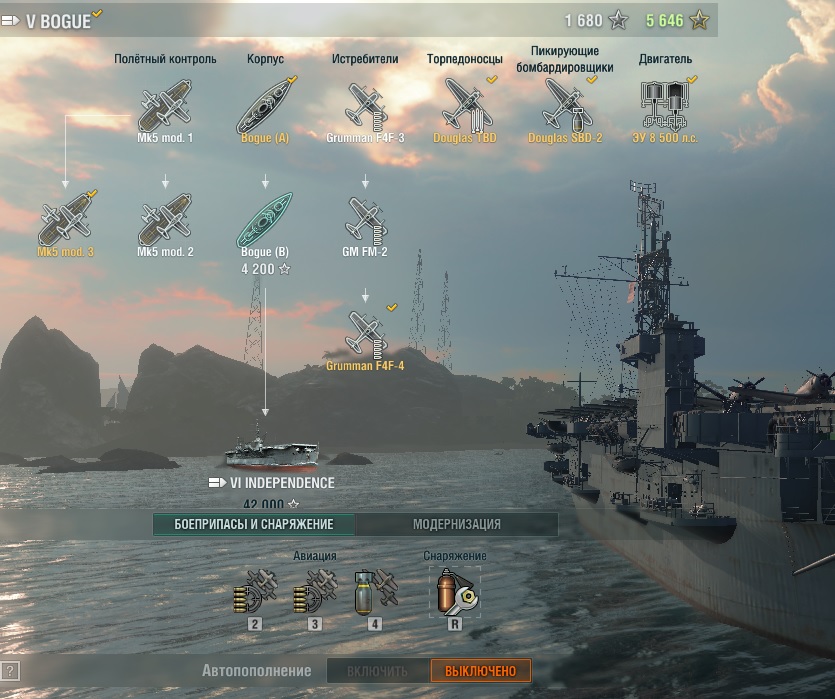Switch to the Боеприпасы и снаряжение tab
This screenshot has height=699, width=835.
coord(253,524)
